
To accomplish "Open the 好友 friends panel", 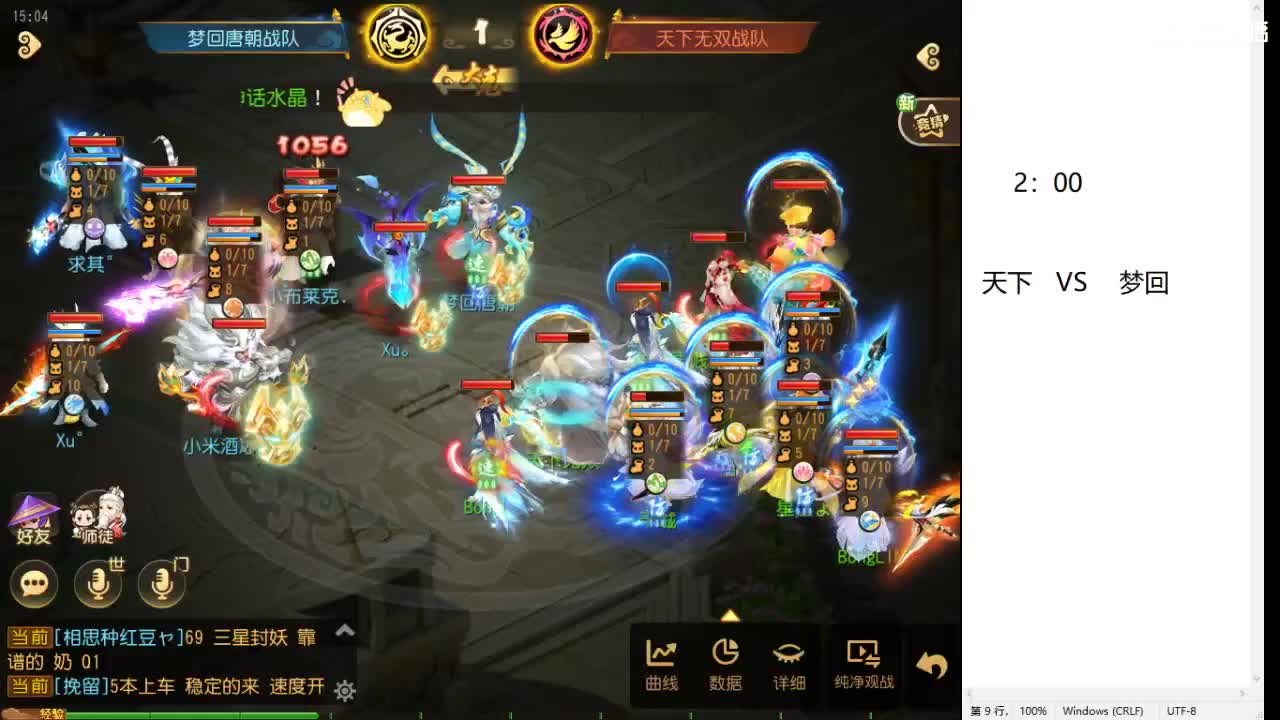I will coord(33,513).
